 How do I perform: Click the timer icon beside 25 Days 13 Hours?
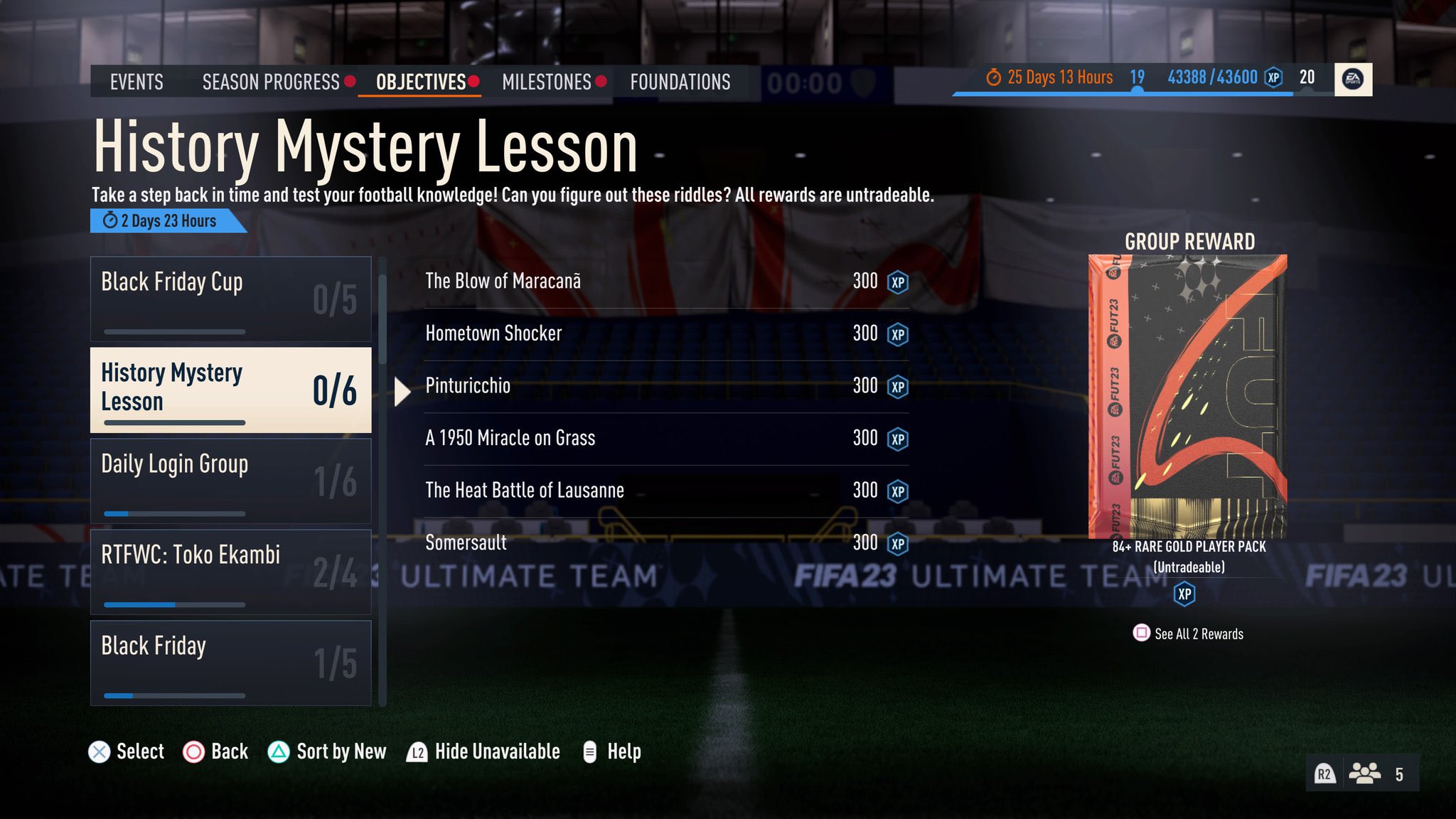click(x=993, y=76)
